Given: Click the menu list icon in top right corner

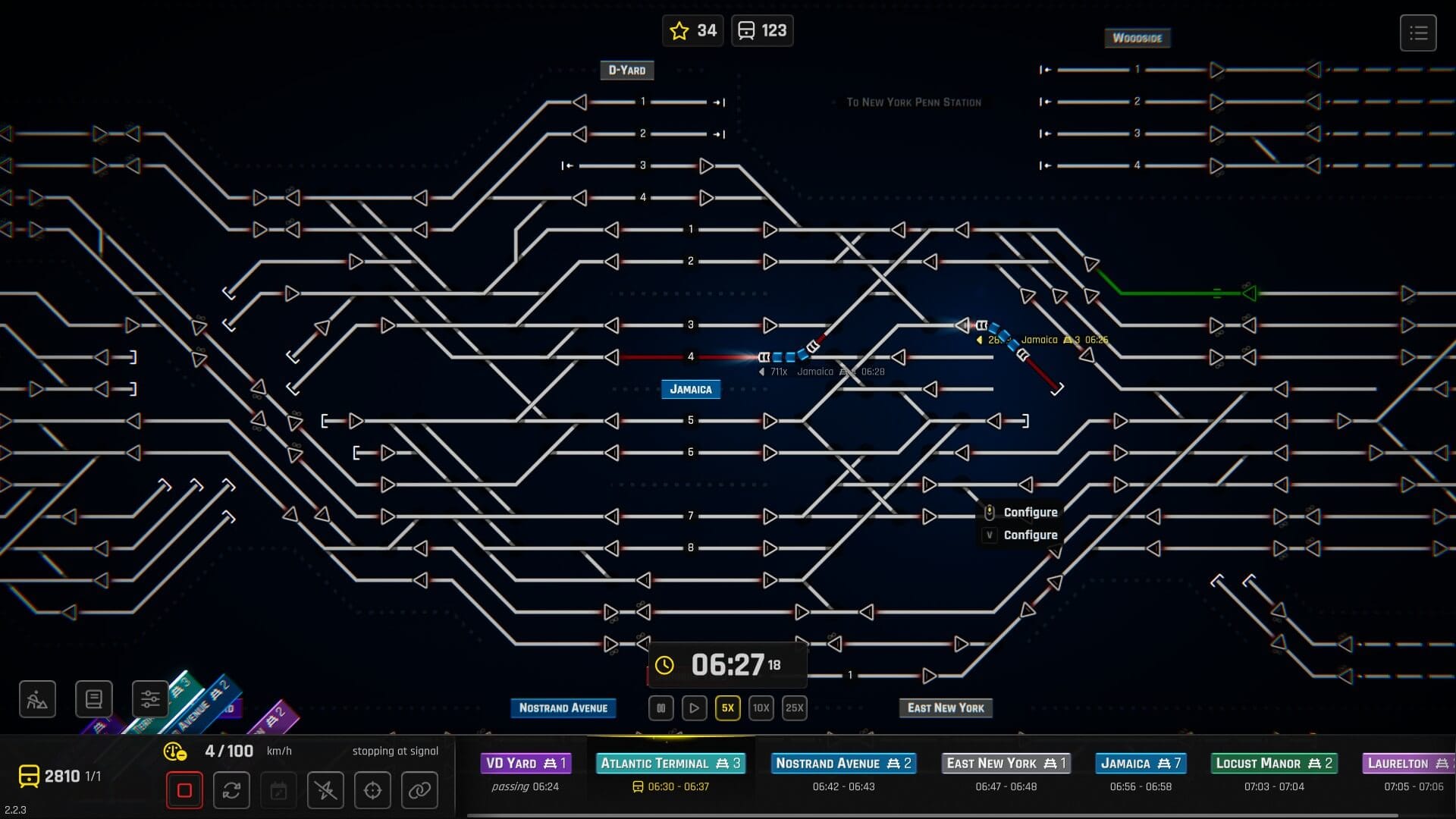Looking at the screenshot, I should click(x=1417, y=33).
